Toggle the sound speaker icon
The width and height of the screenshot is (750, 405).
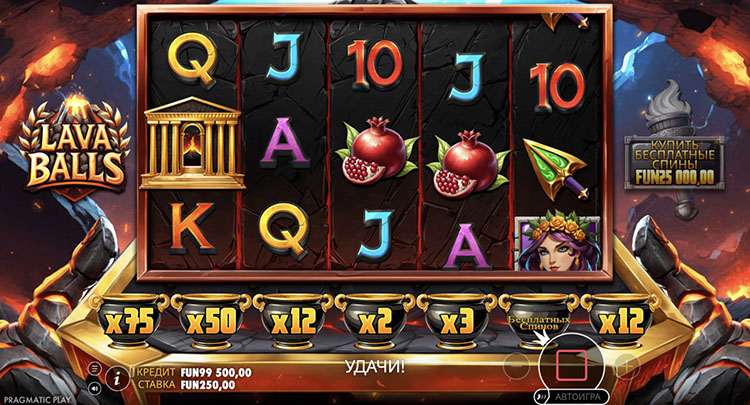pos(95,386)
